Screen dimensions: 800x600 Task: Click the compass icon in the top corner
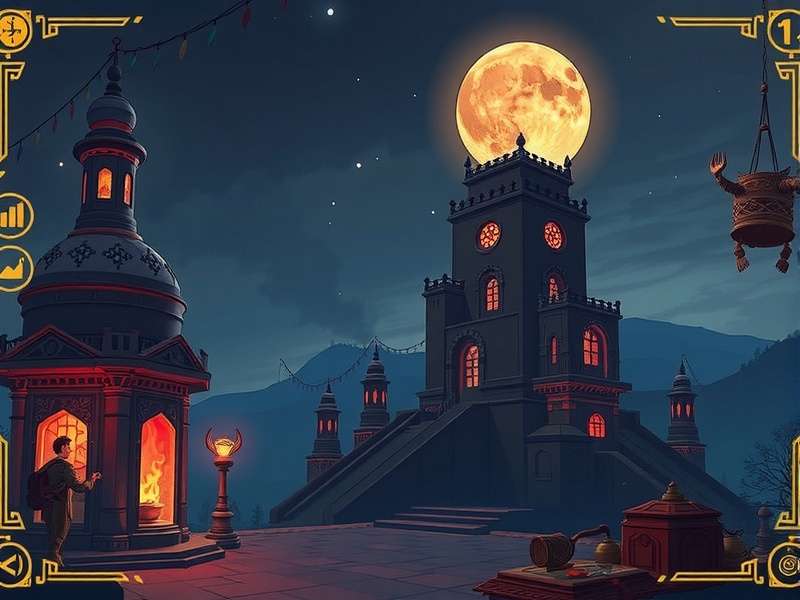tap(14, 30)
